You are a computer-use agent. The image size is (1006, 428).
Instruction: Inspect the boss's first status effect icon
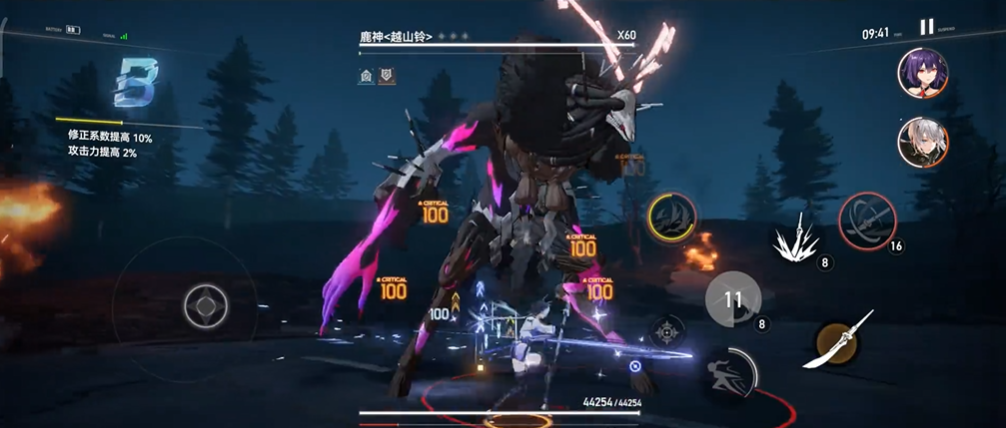366,75
